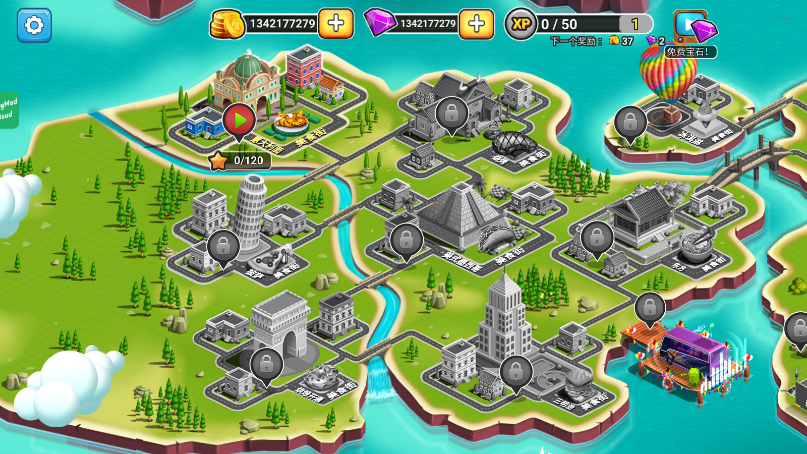The image size is (807, 454).
Task: Open the settings gear menu
Action: pos(34,25)
